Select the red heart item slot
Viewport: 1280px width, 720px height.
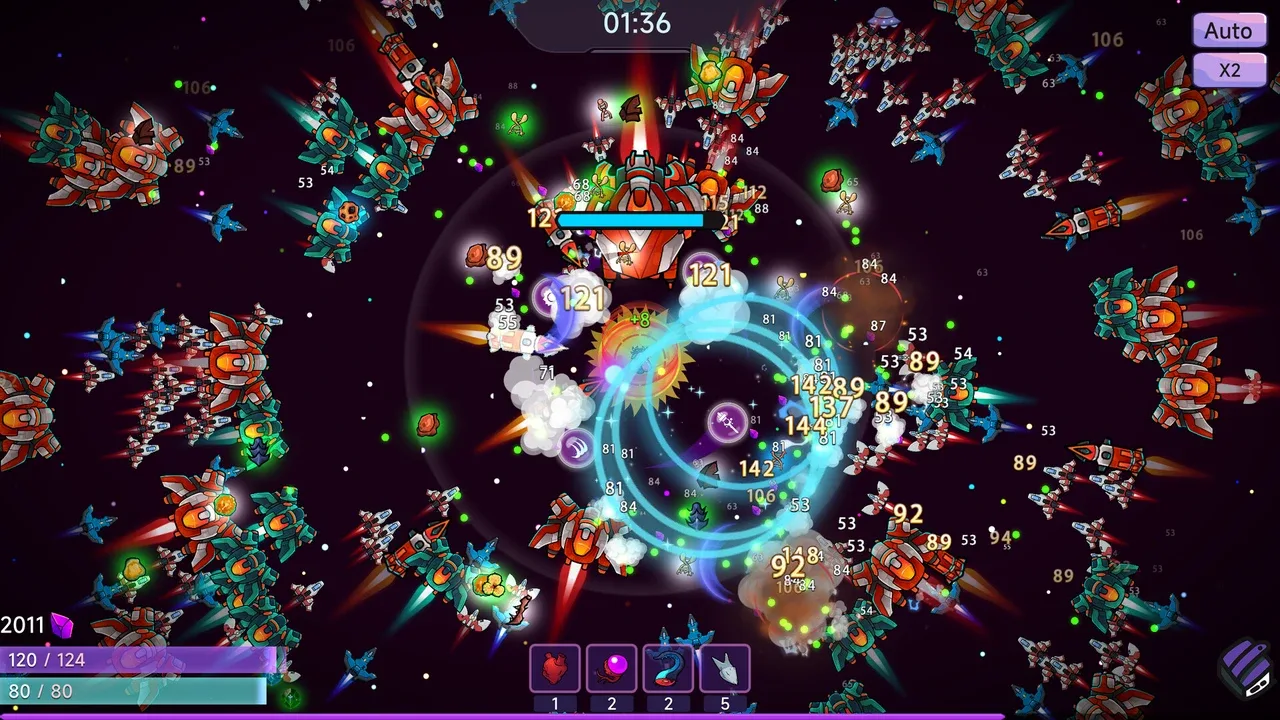(555, 668)
